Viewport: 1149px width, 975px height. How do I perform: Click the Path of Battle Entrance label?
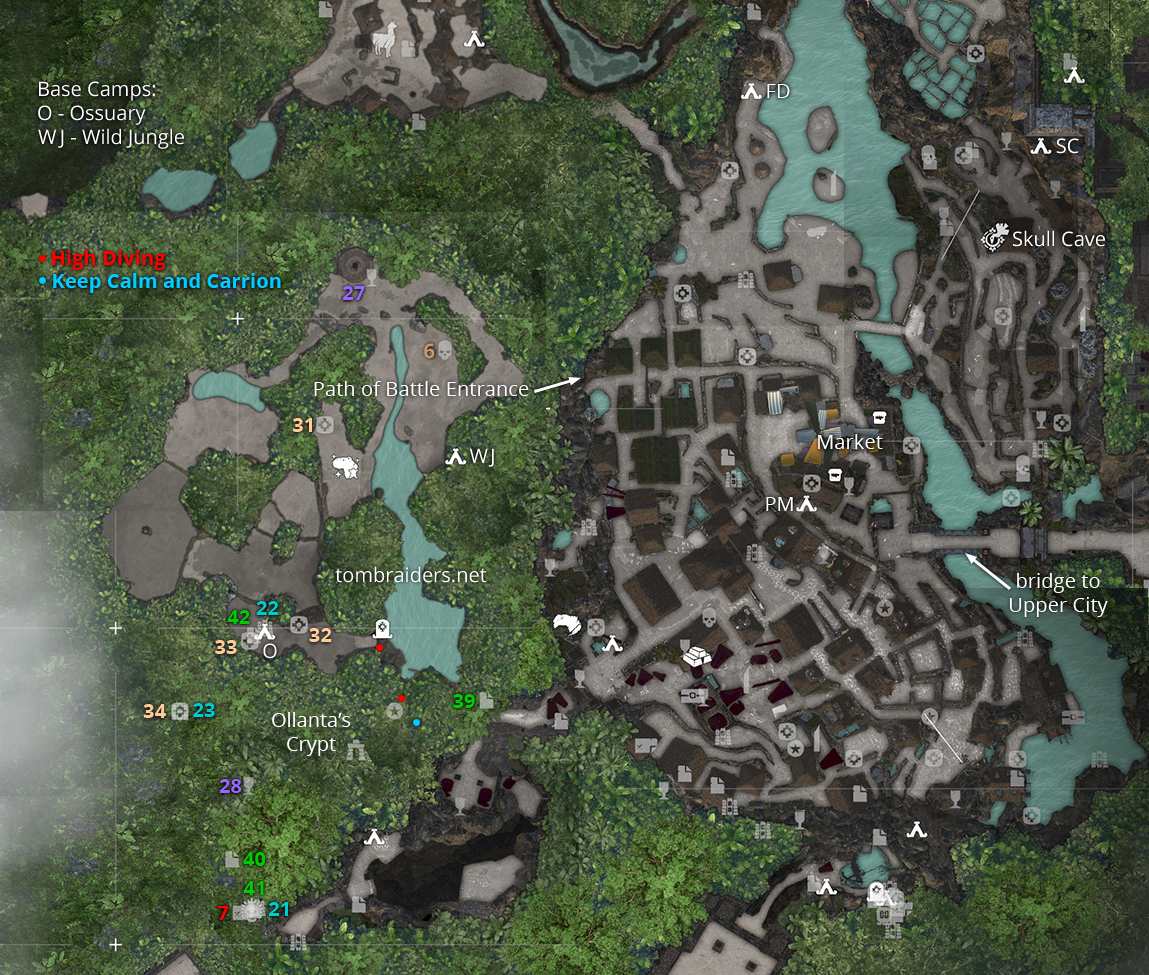tap(420, 389)
